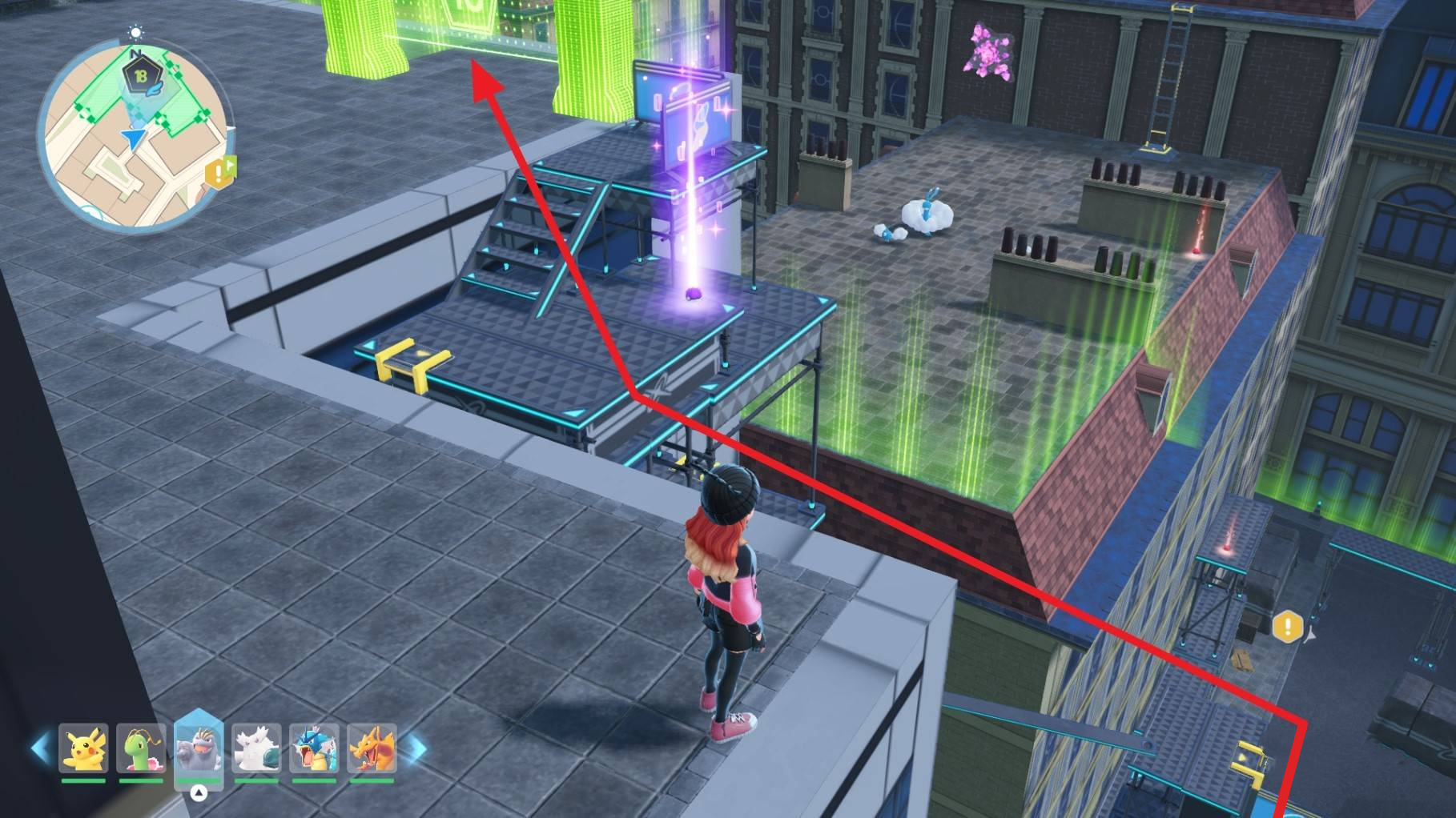The height and width of the screenshot is (818, 1456).
Task: Switch to Abomasnow in the party bar
Action: click(256, 749)
